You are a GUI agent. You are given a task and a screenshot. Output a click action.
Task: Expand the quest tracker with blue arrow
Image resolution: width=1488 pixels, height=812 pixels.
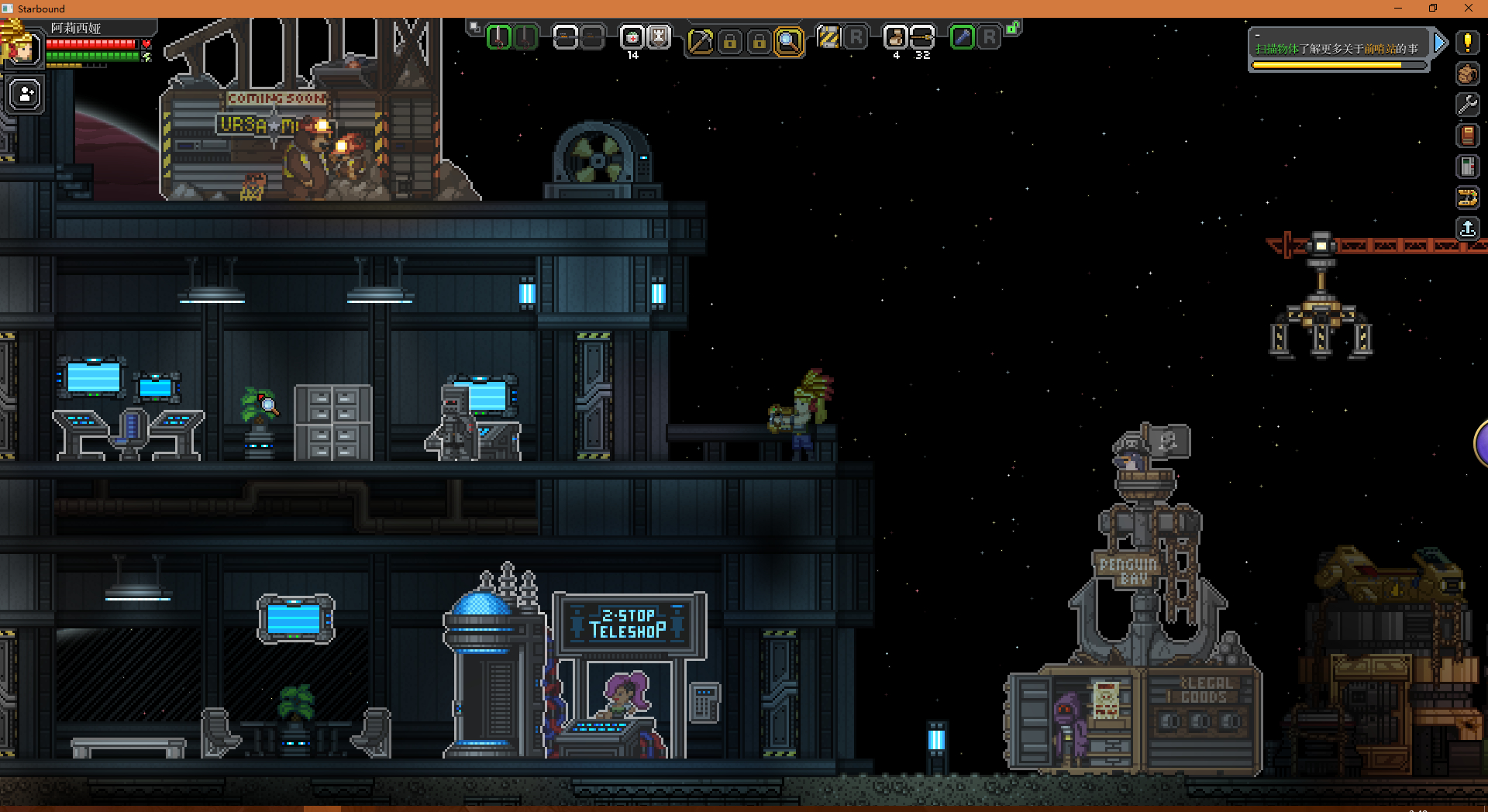[1440, 43]
